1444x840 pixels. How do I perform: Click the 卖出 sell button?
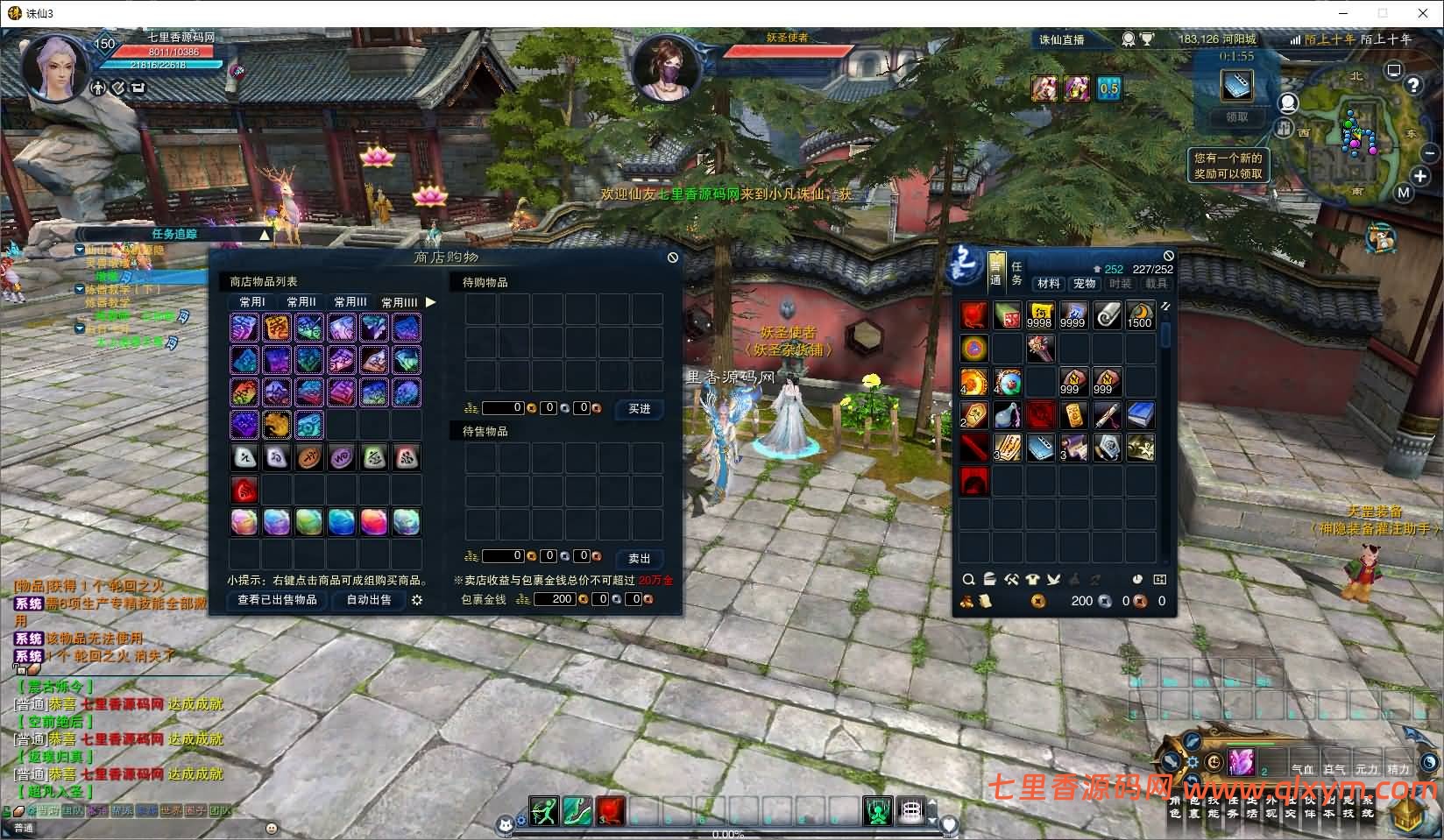(639, 559)
